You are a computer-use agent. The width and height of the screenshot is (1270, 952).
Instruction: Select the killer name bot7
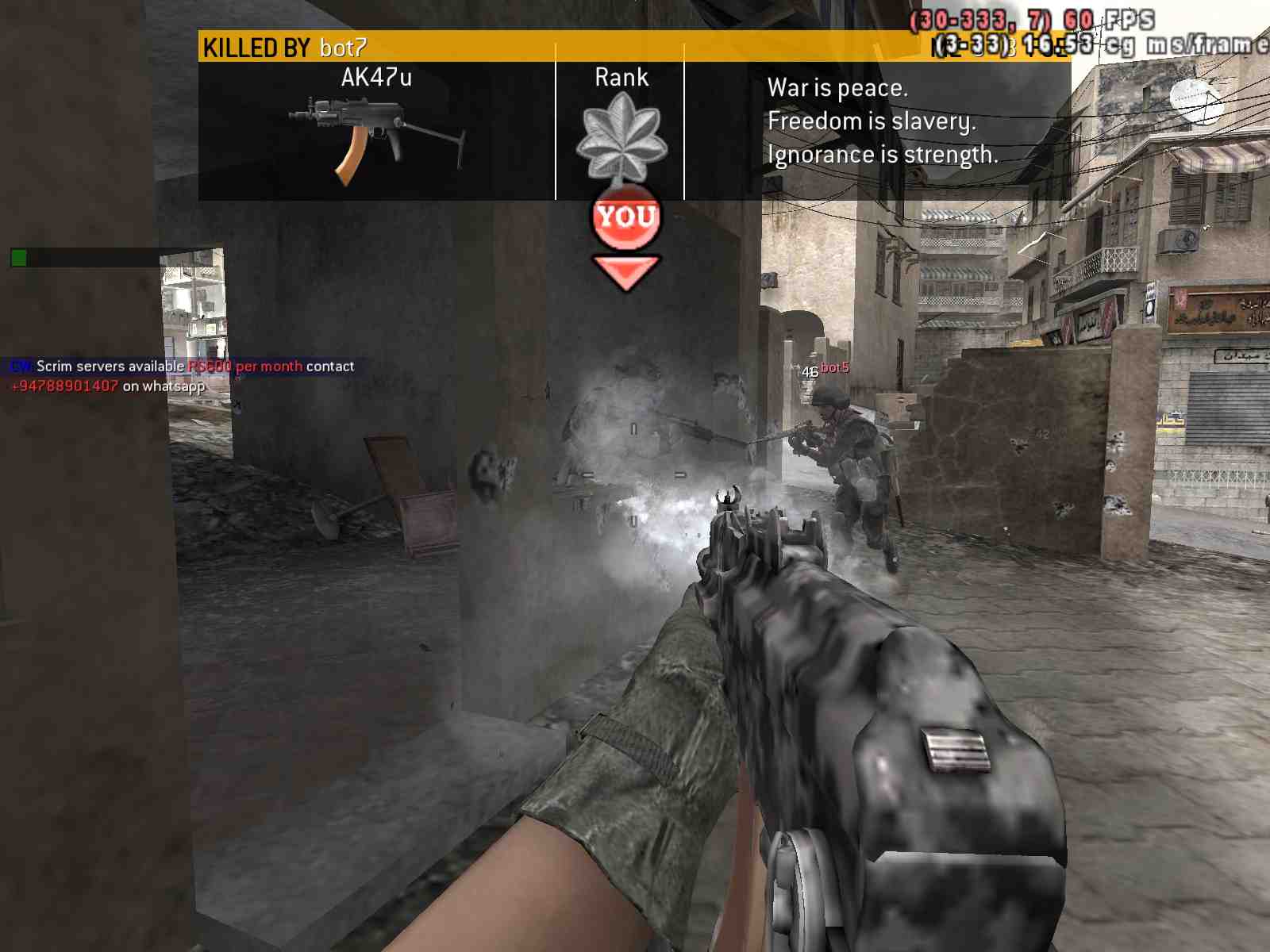tap(343, 48)
